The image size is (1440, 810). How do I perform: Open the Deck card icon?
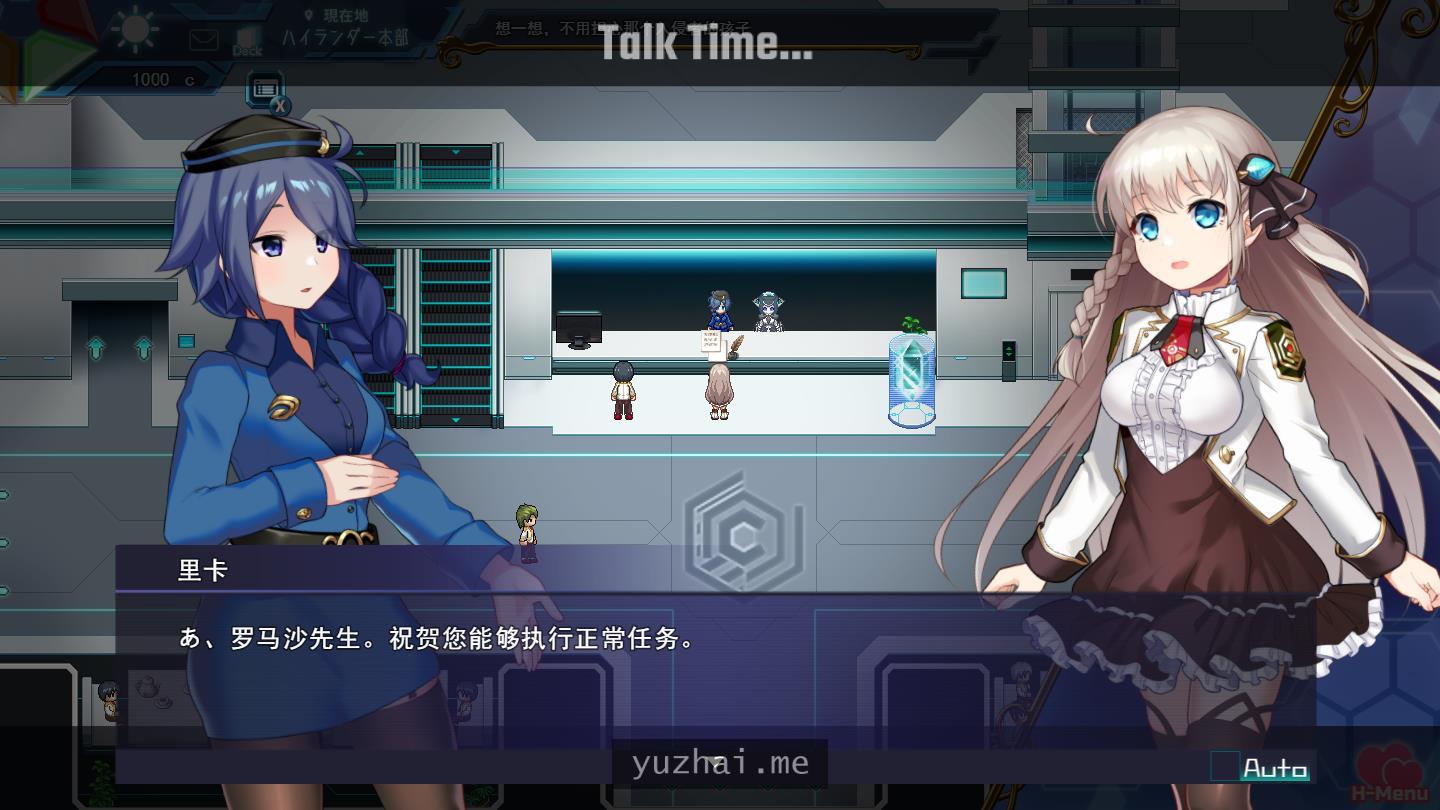tap(247, 39)
